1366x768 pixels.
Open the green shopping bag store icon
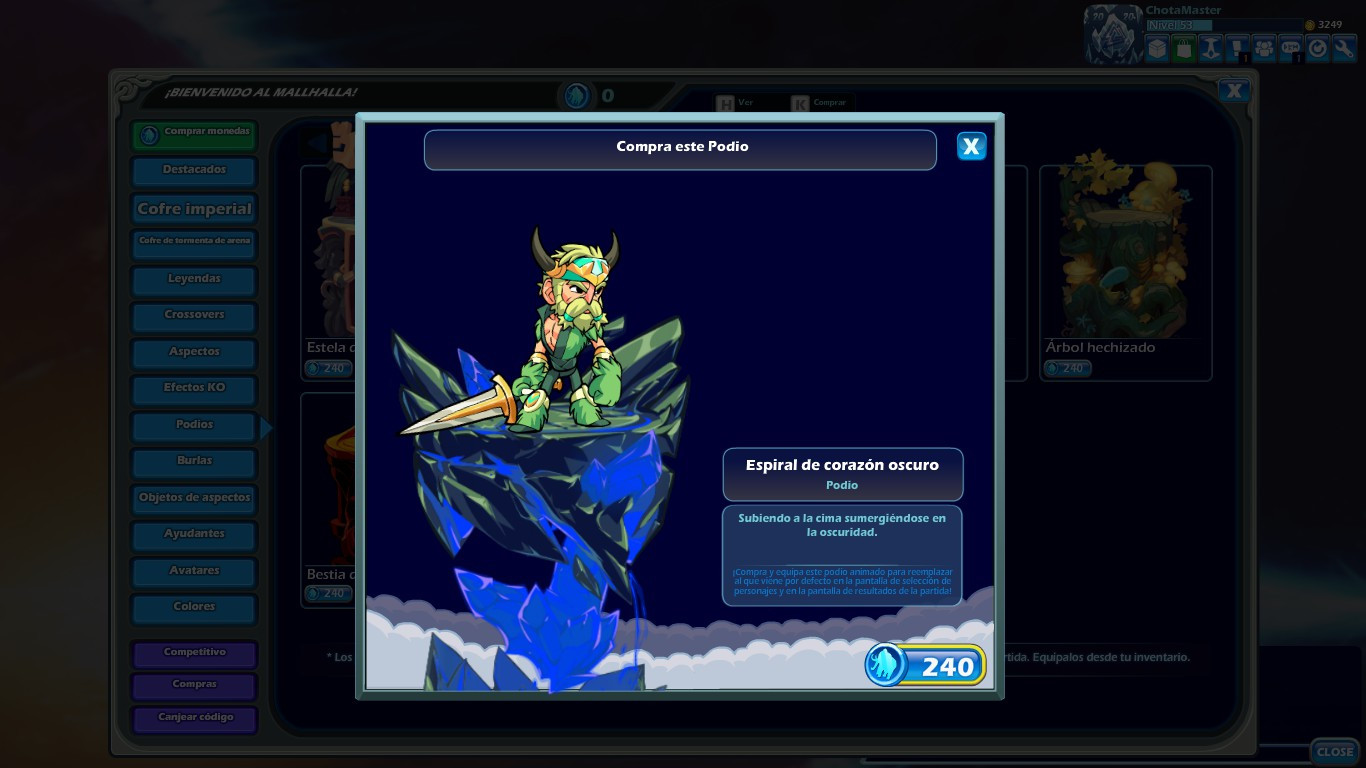1183,47
